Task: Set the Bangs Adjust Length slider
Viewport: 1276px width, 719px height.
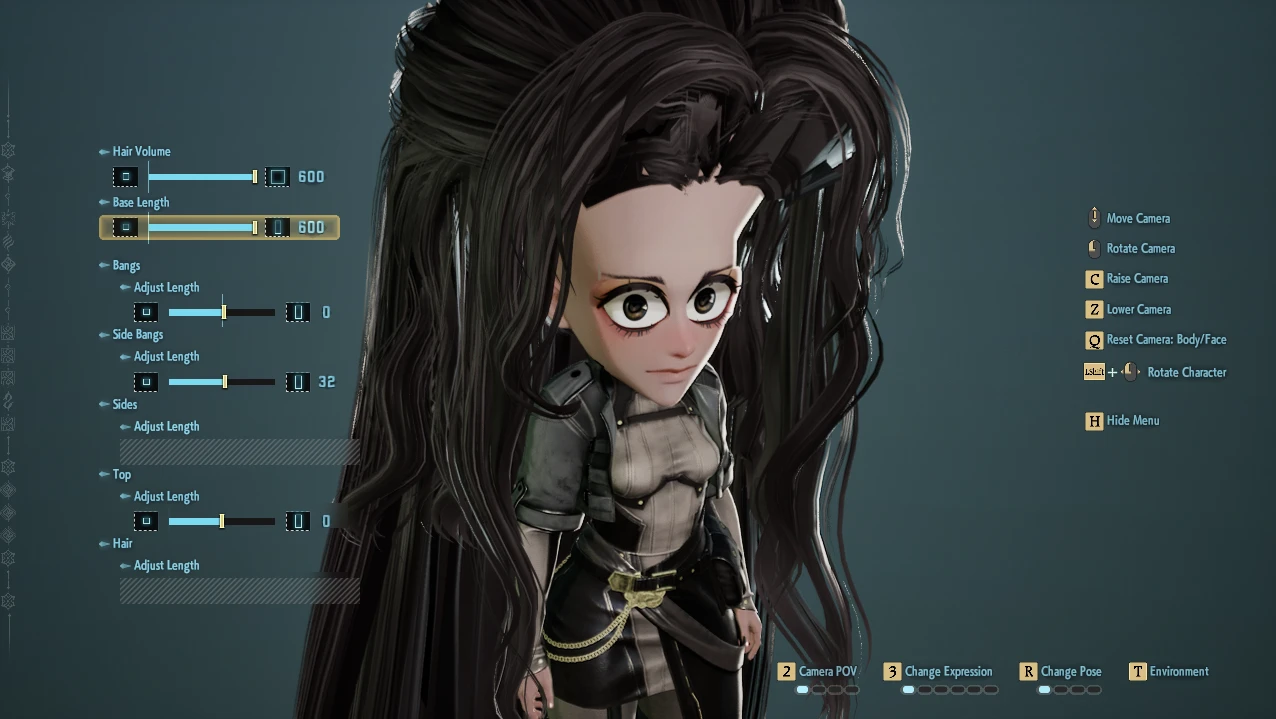Action: click(x=221, y=313)
